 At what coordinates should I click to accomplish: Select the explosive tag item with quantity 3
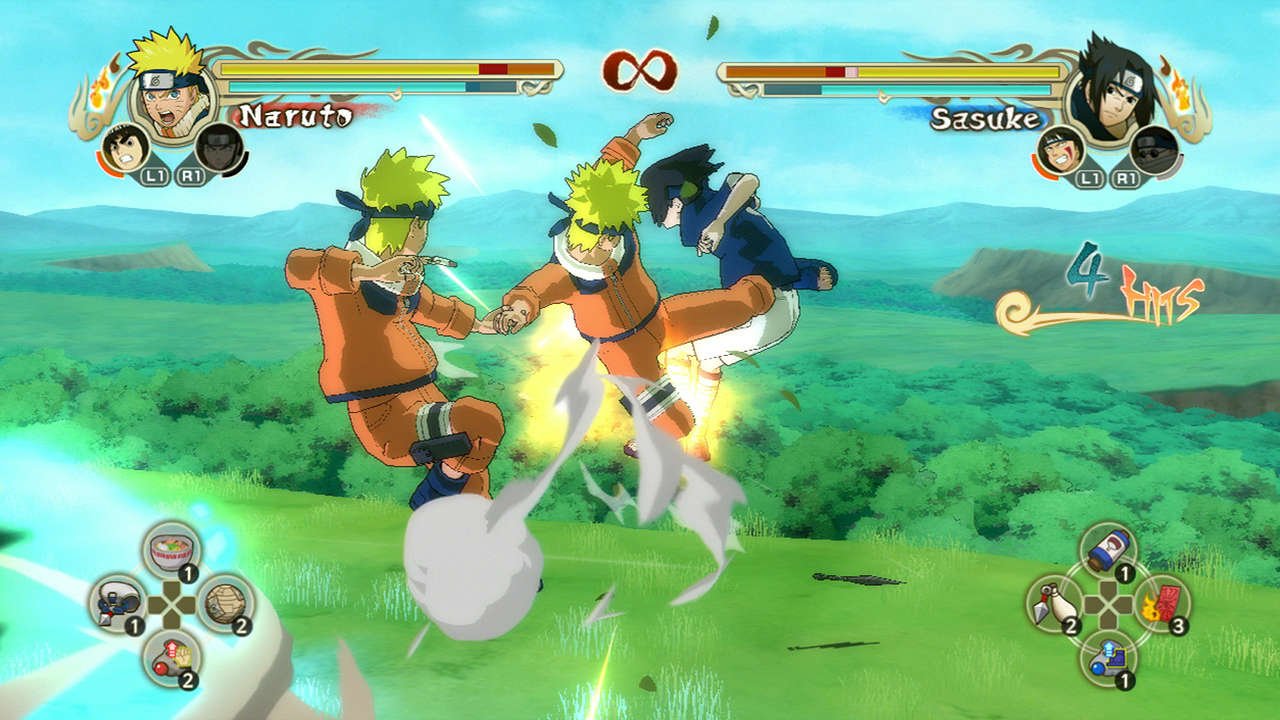(1164, 603)
